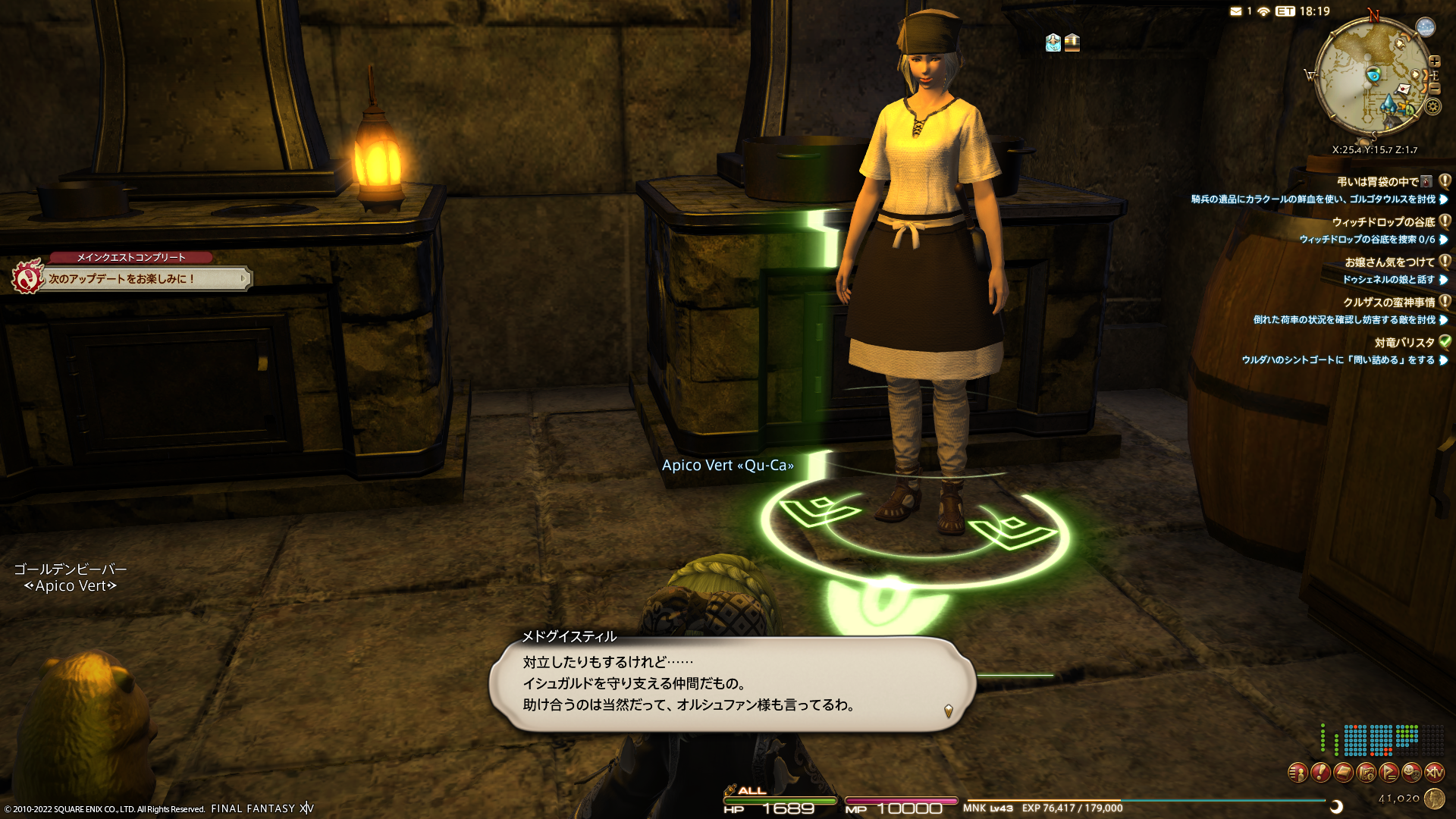The height and width of the screenshot is (819, 1456).
Task: Open the Logs book menu icon
Action: coord(1343,773)
